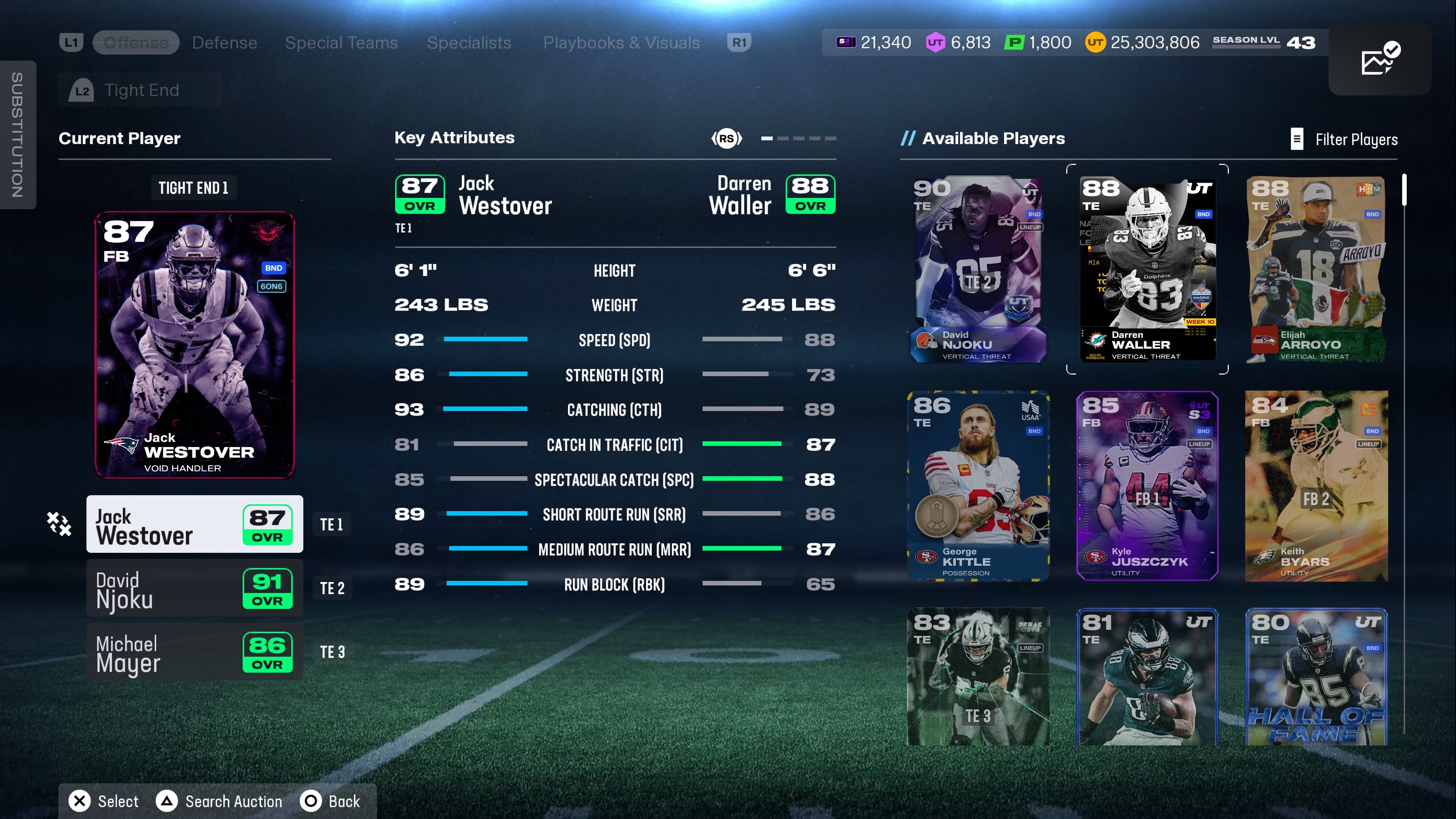Select the Offense tab

[136, 42]
